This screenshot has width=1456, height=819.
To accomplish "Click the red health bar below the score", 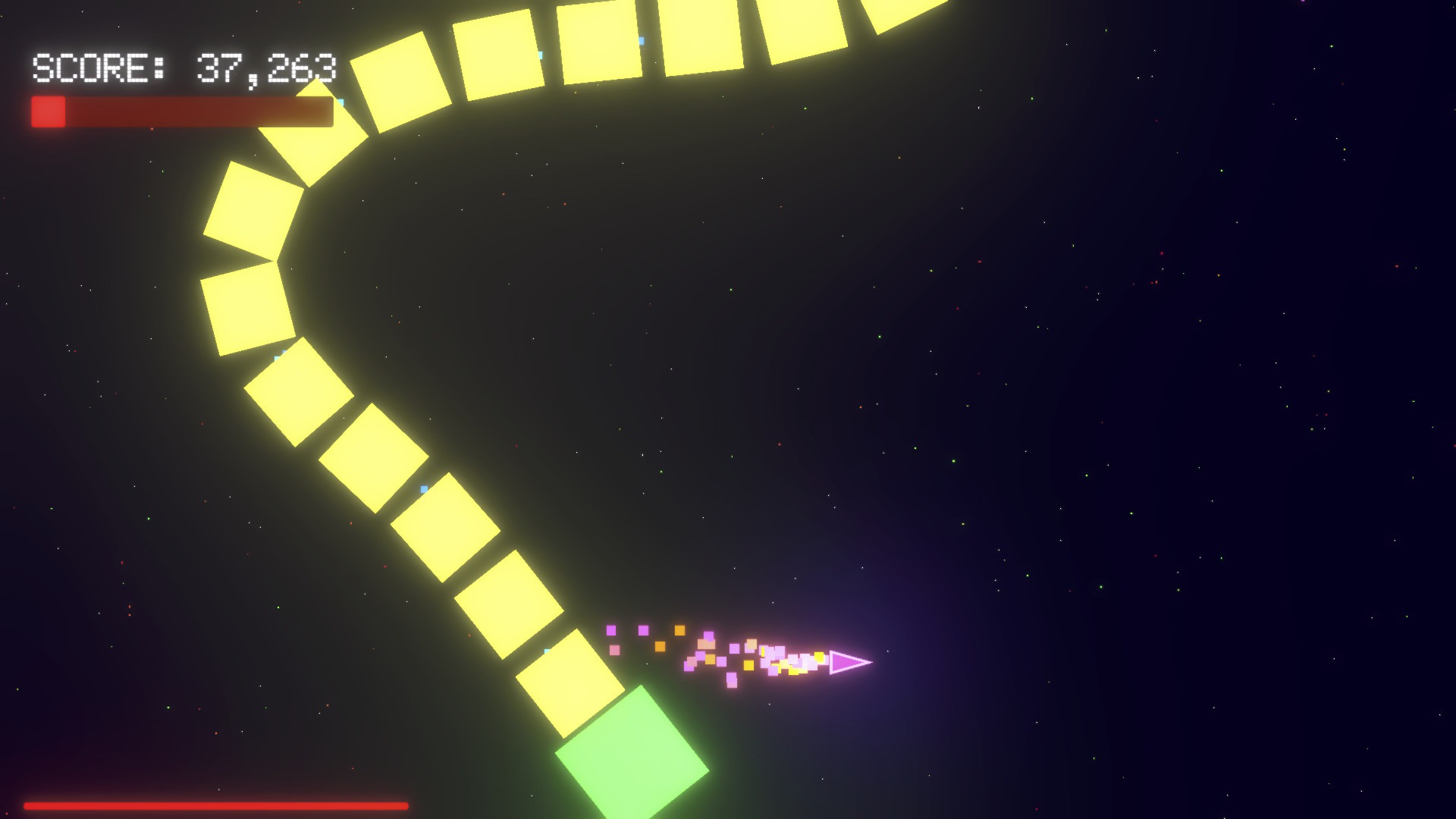I will coord(182,112).
